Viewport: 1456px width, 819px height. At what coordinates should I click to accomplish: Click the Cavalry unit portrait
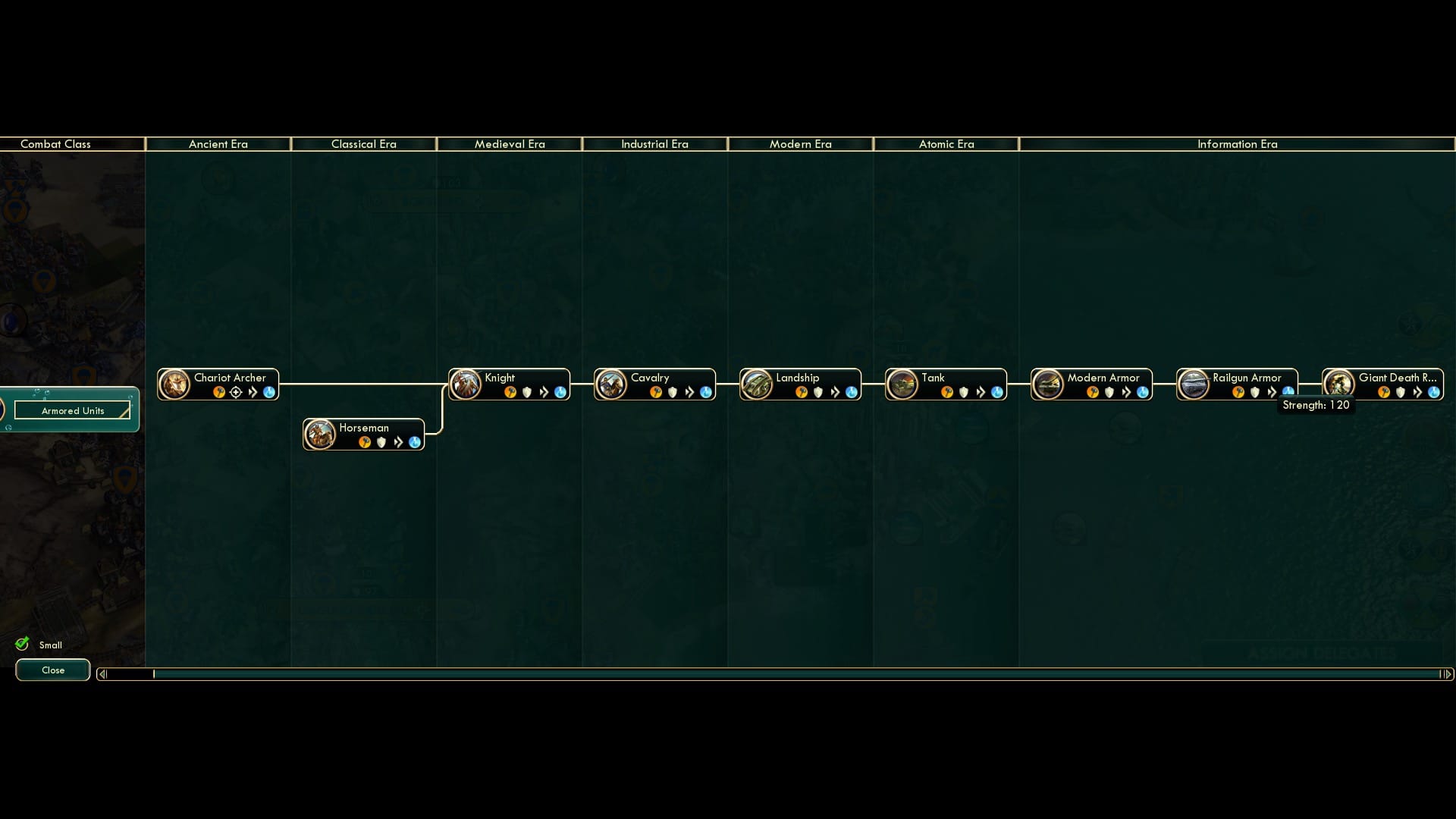click(x=611, y=384)
